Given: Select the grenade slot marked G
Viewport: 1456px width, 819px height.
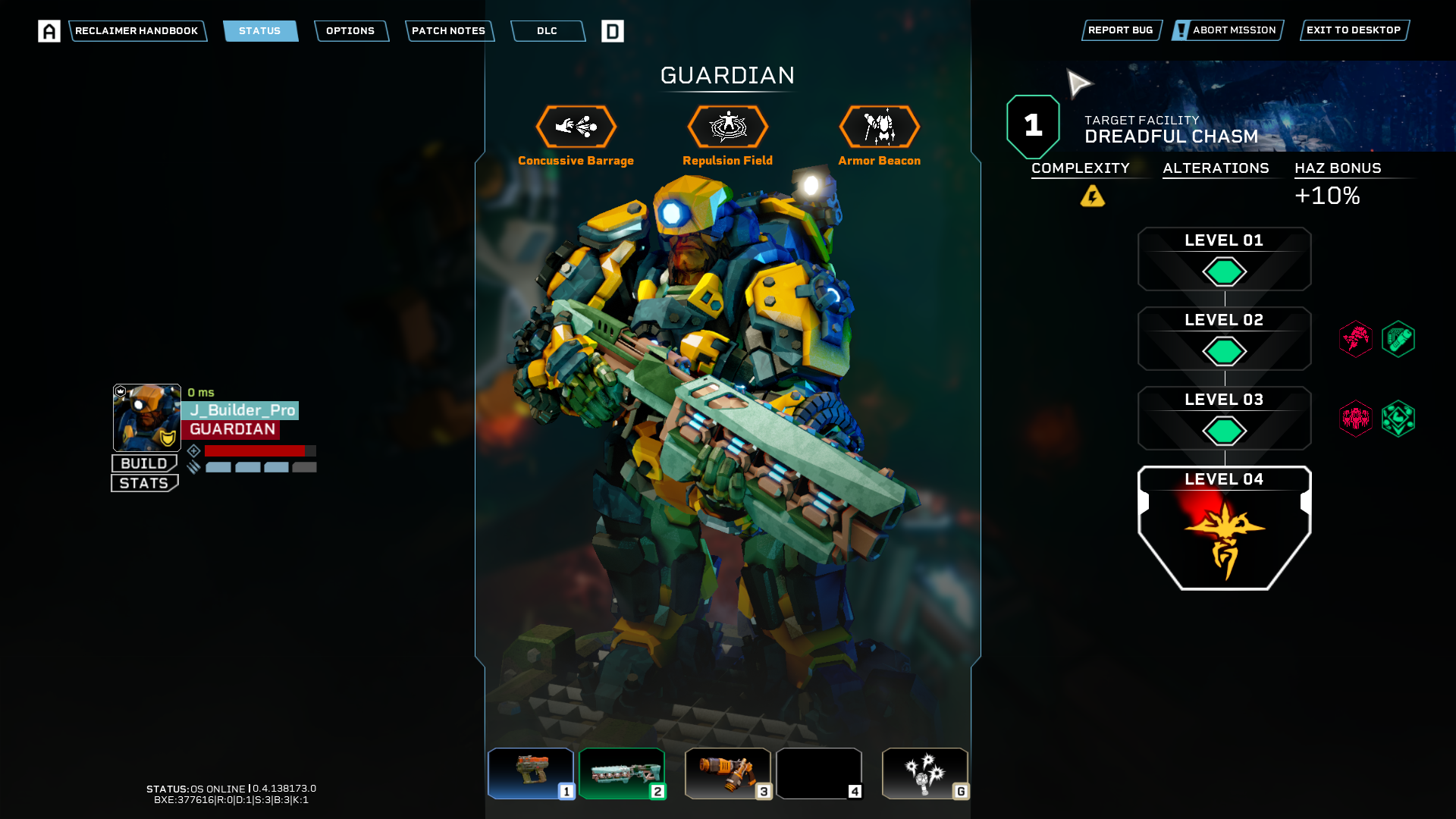Looking at the screenshot, I should (x=925, y=773).
